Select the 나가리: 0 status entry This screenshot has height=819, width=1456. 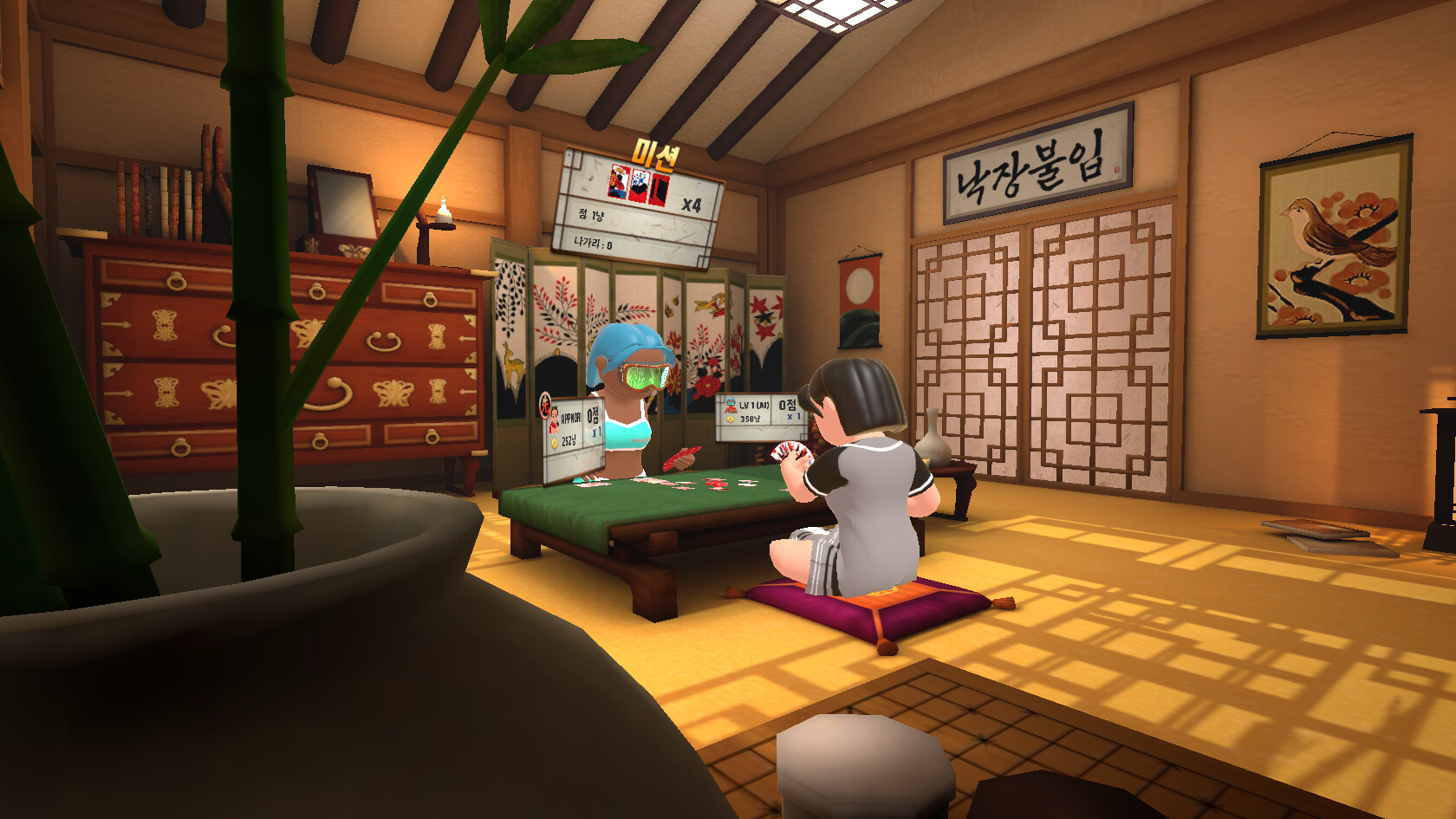click(592, 244)
